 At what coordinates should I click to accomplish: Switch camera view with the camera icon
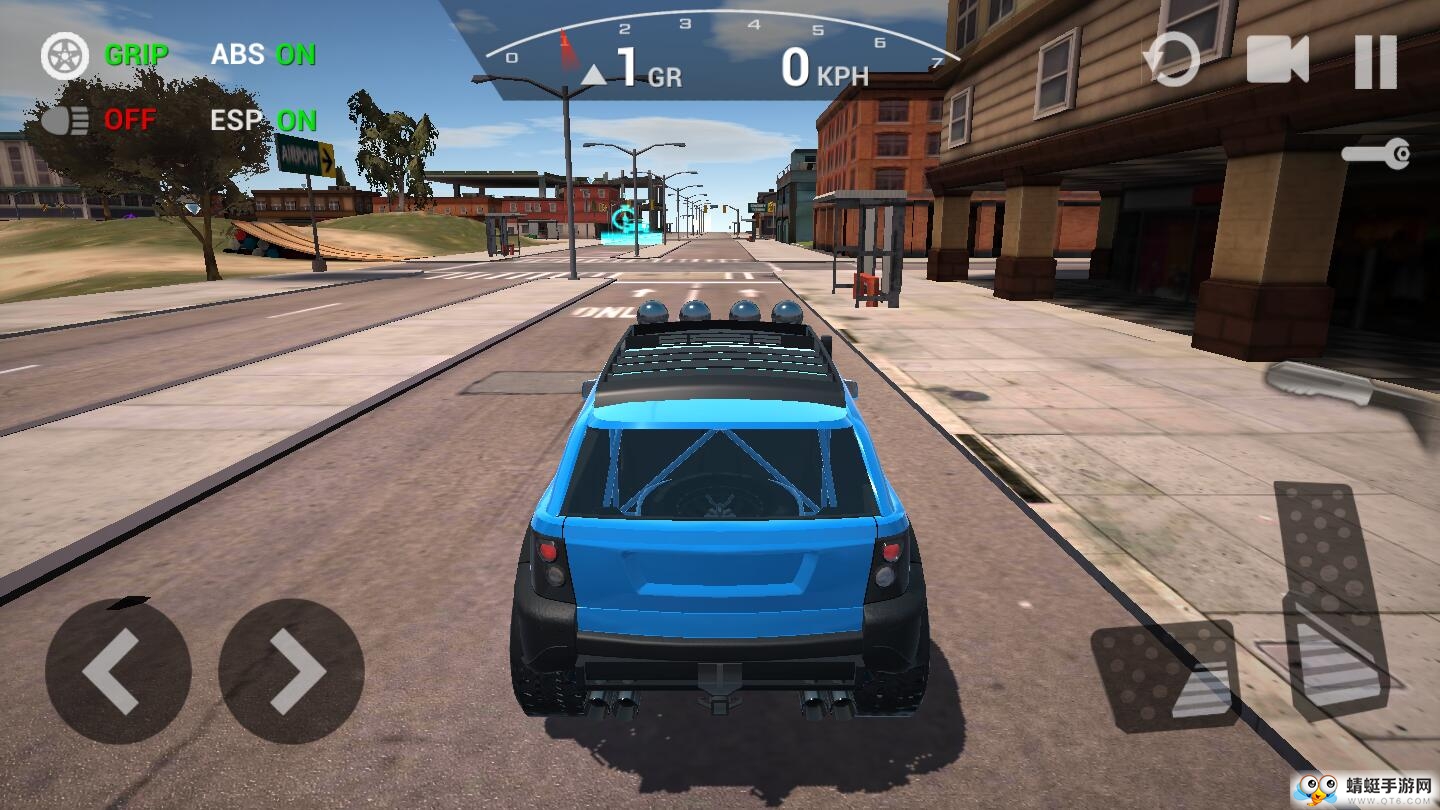1277,60
